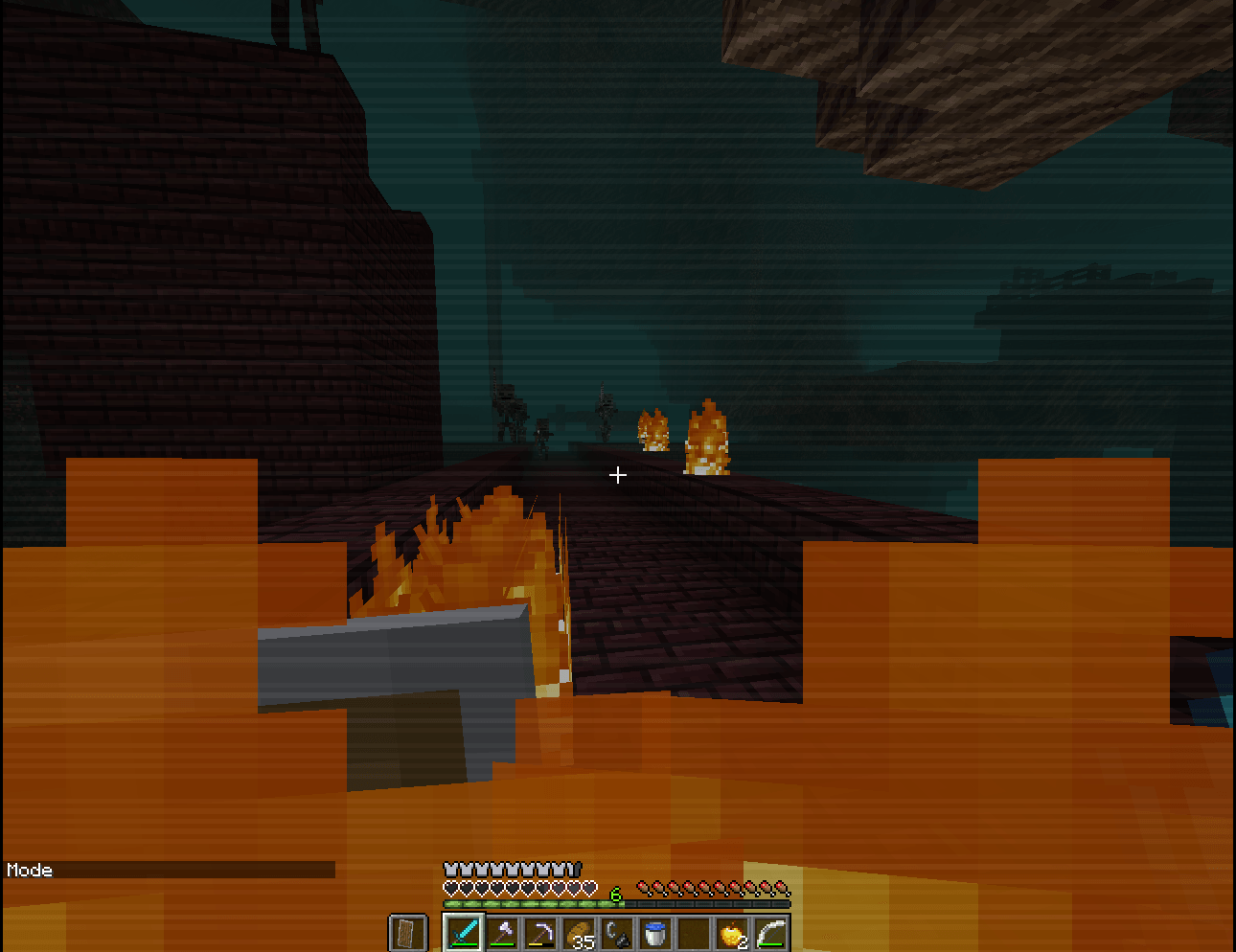
Task: Click a chestplate icon in the armor bar
Action: coord(451,868)
